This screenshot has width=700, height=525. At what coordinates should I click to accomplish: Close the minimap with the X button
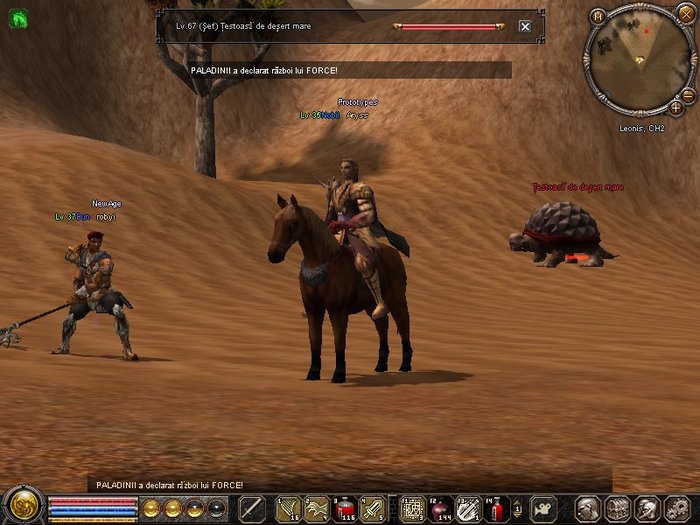coord(684,15)
